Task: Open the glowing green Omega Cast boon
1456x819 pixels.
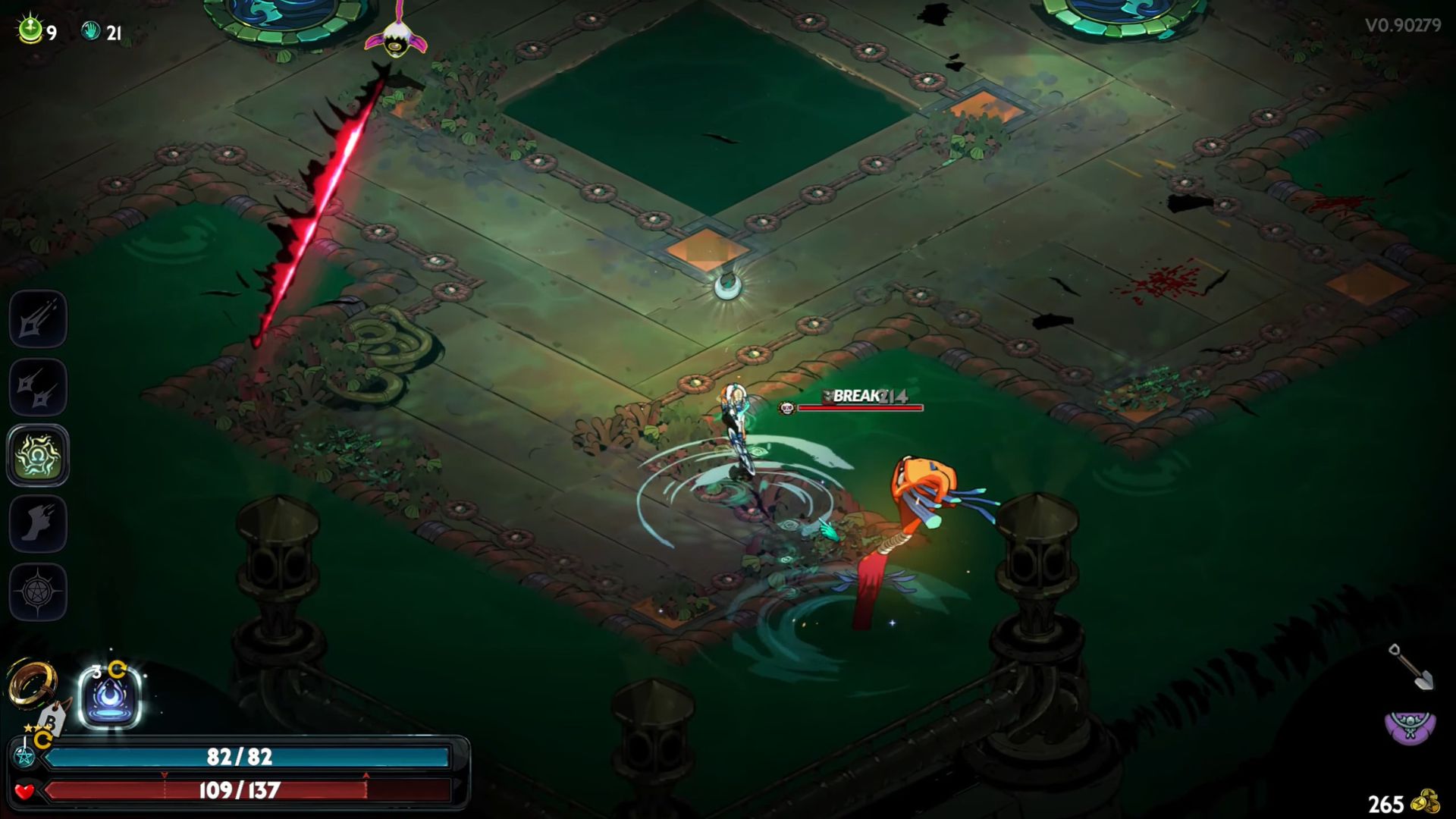Action: tap(38, 455)
